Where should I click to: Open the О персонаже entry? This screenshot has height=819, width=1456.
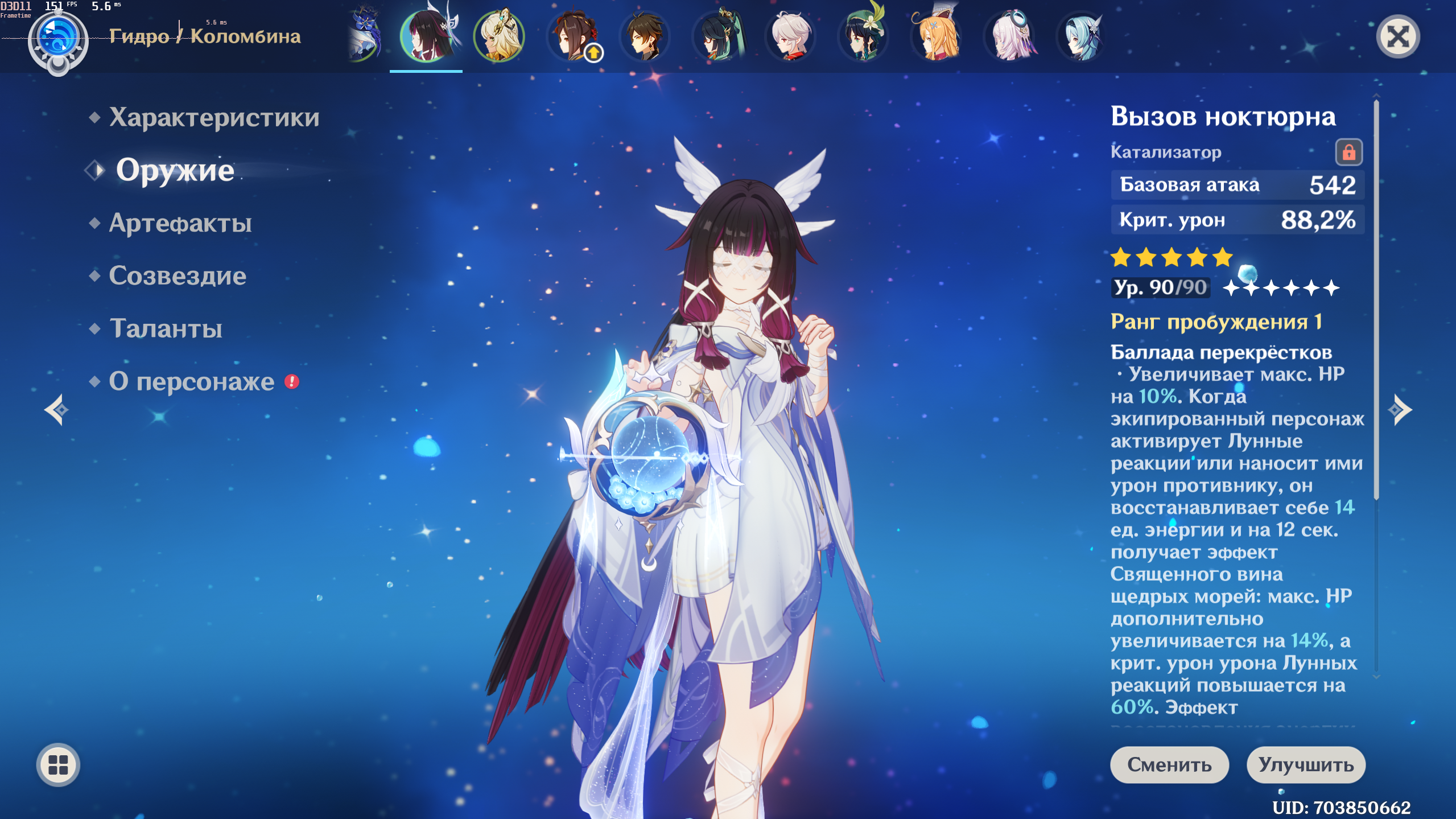192,381
